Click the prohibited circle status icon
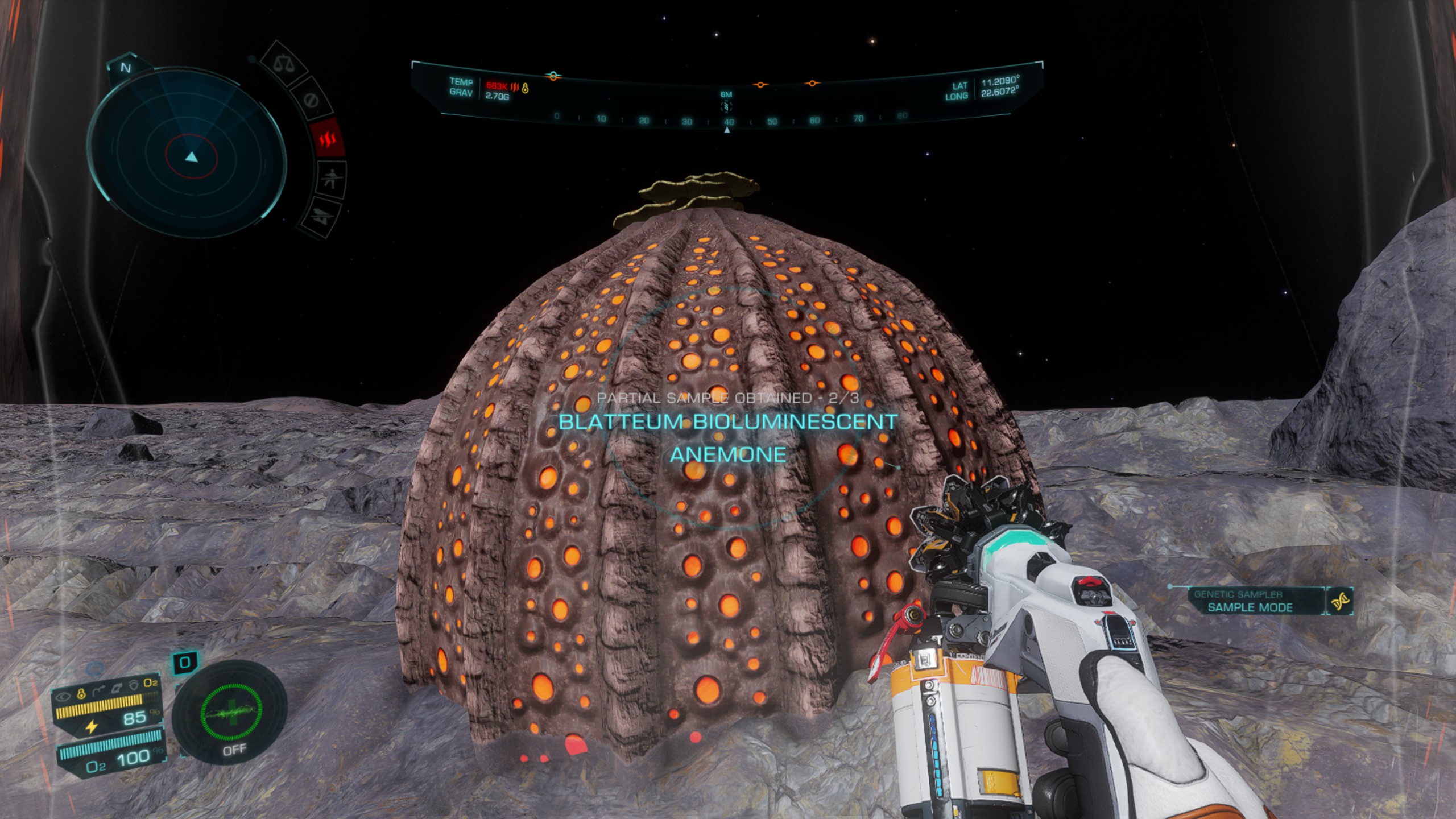 coord(310,101)
